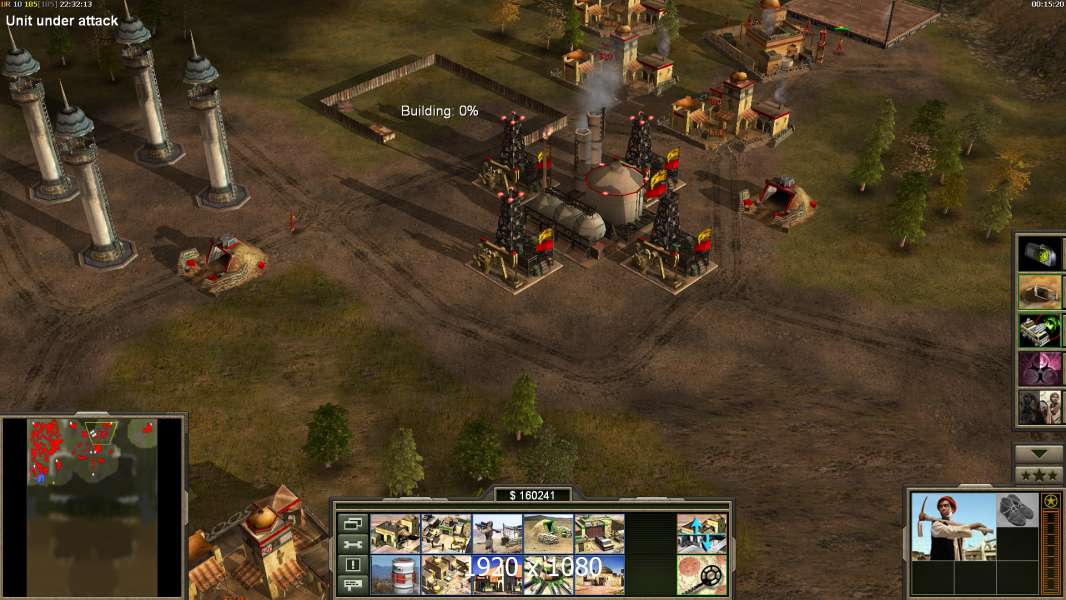This screenshot has width=1066, height=600.
Task: Click the exclamation mark button
Action: tap(353, 565)
